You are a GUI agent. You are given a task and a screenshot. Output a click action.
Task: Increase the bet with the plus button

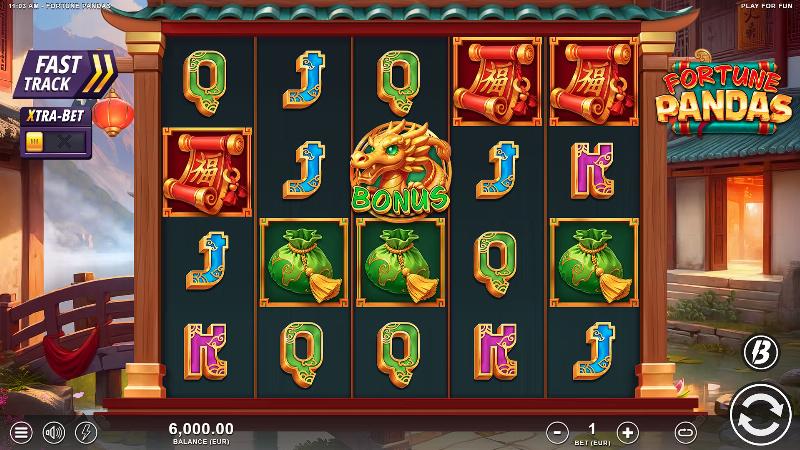627,432
